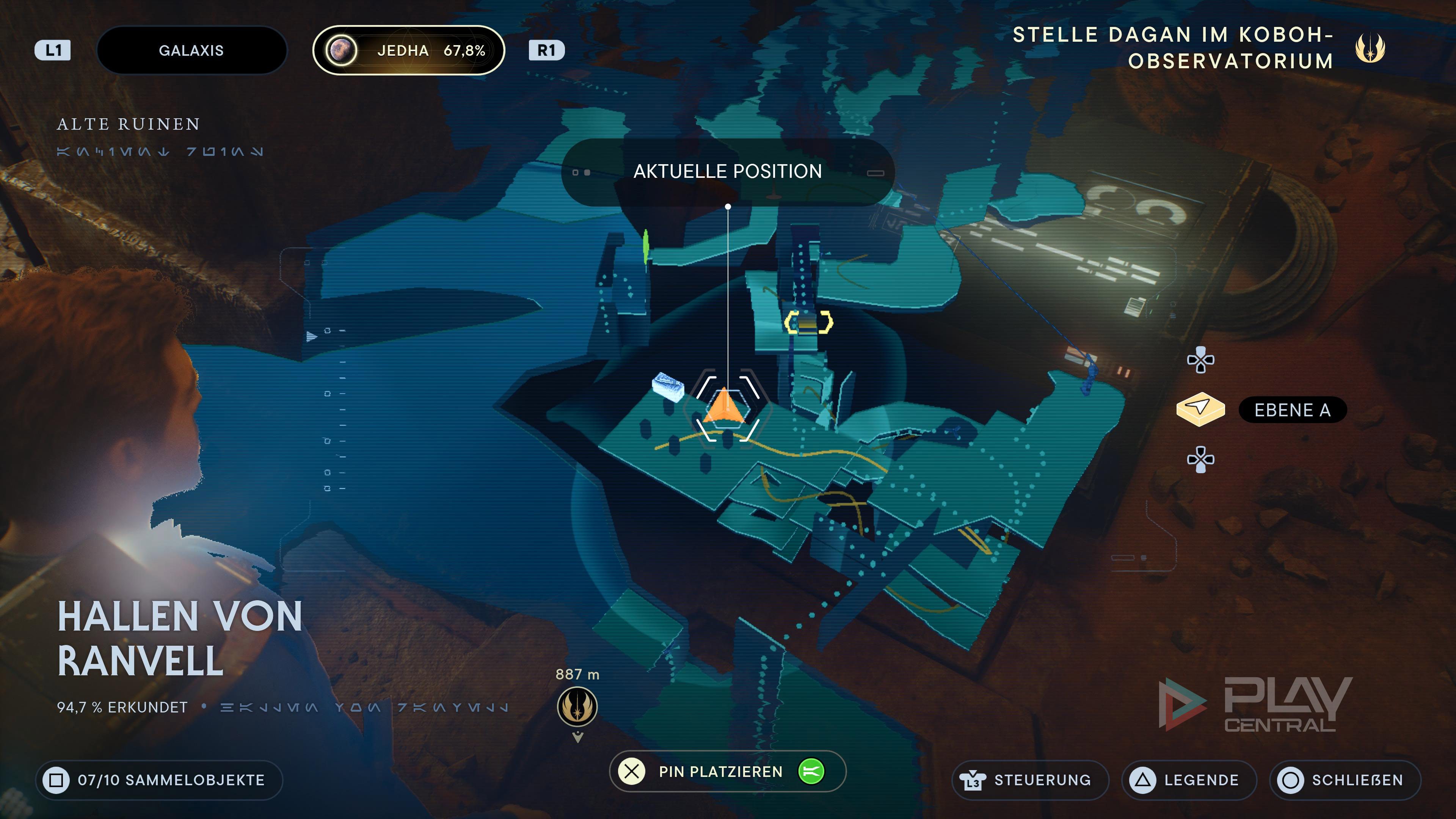Select the white chest icon on the map
This screenshot has width=1456, height=819.
[x=667, y=387]
